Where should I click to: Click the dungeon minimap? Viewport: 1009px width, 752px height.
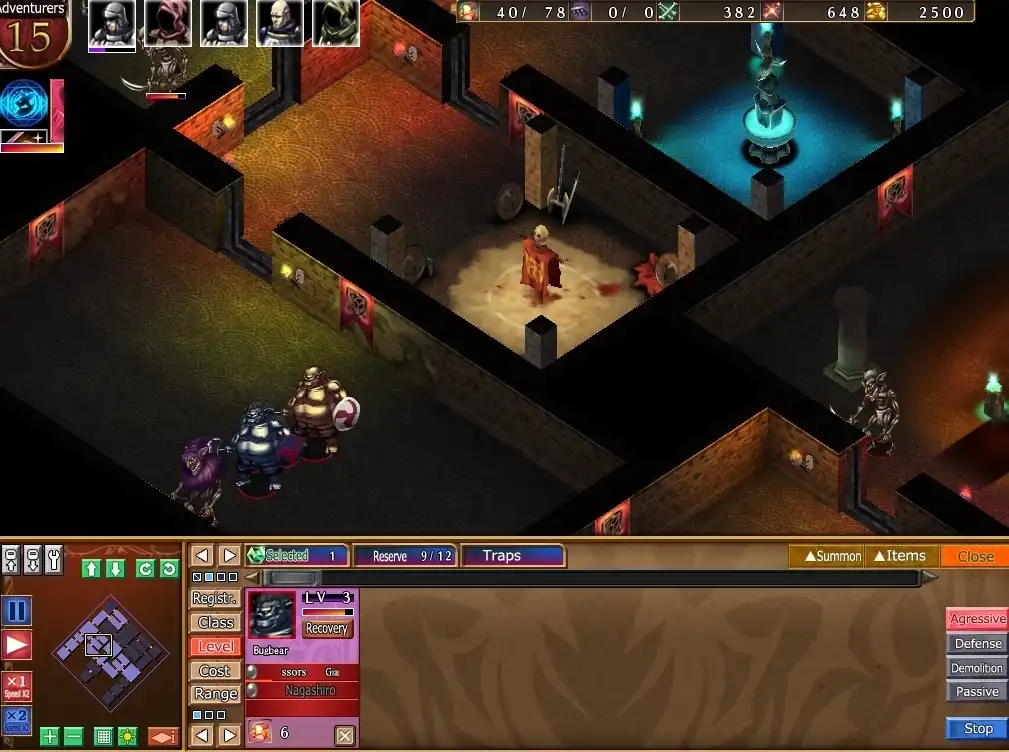tap(110, 653)
